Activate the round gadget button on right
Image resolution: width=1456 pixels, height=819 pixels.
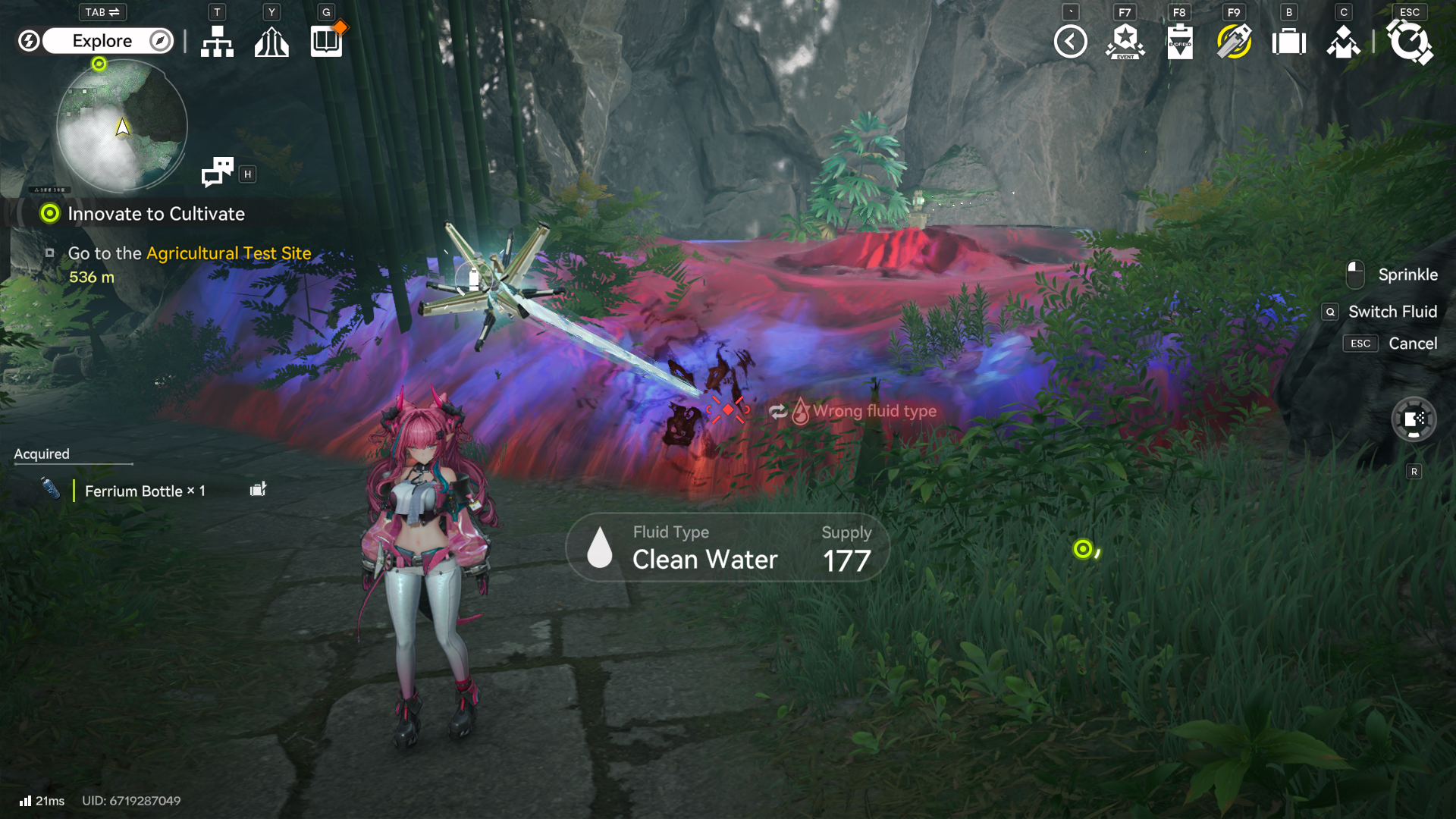pos(1414,419)
